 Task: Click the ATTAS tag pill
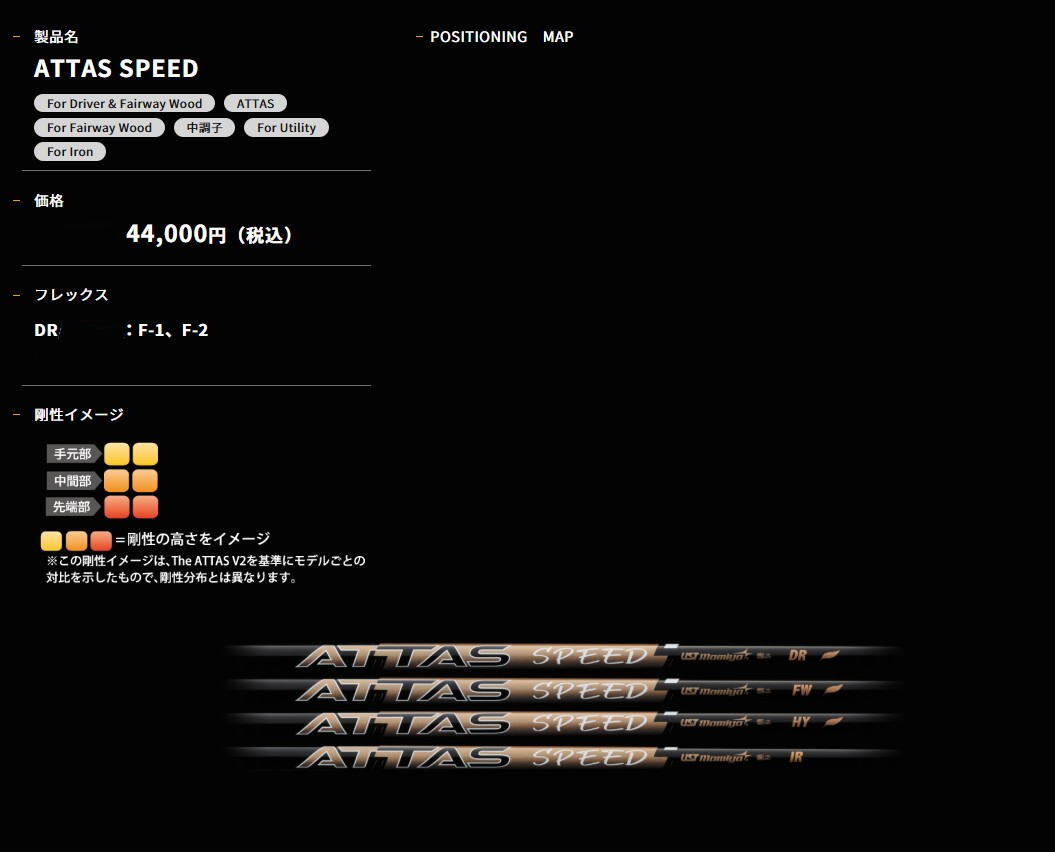coord(255,103)
